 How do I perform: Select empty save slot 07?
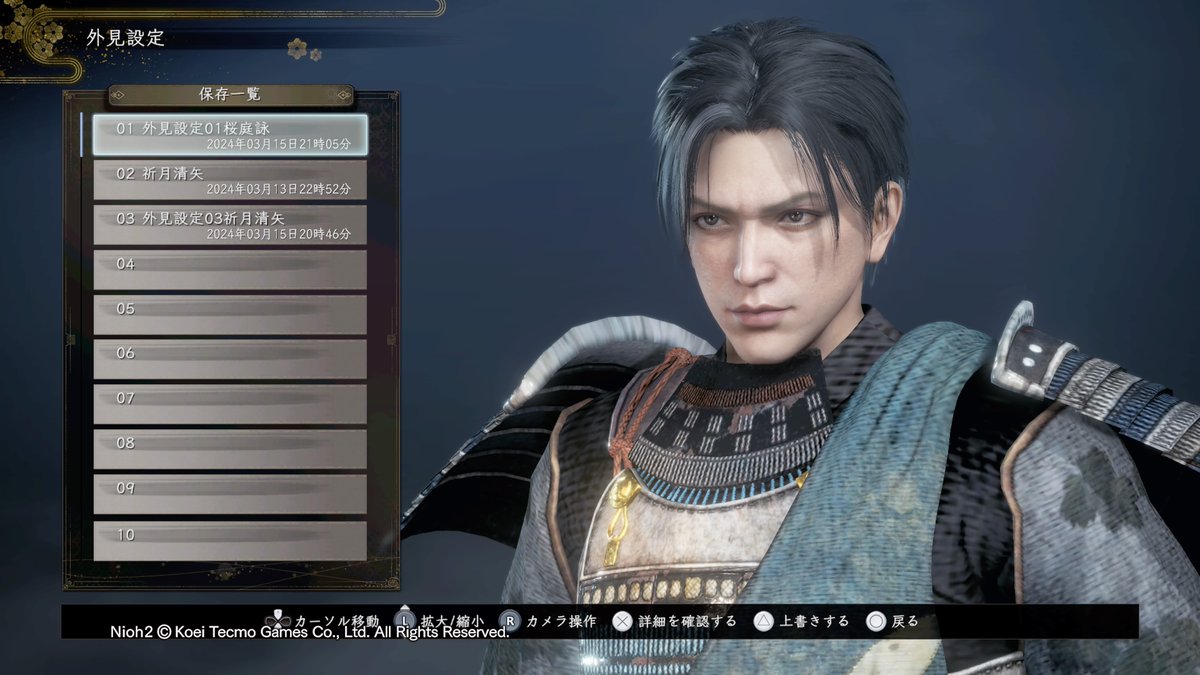pos(230,404)
